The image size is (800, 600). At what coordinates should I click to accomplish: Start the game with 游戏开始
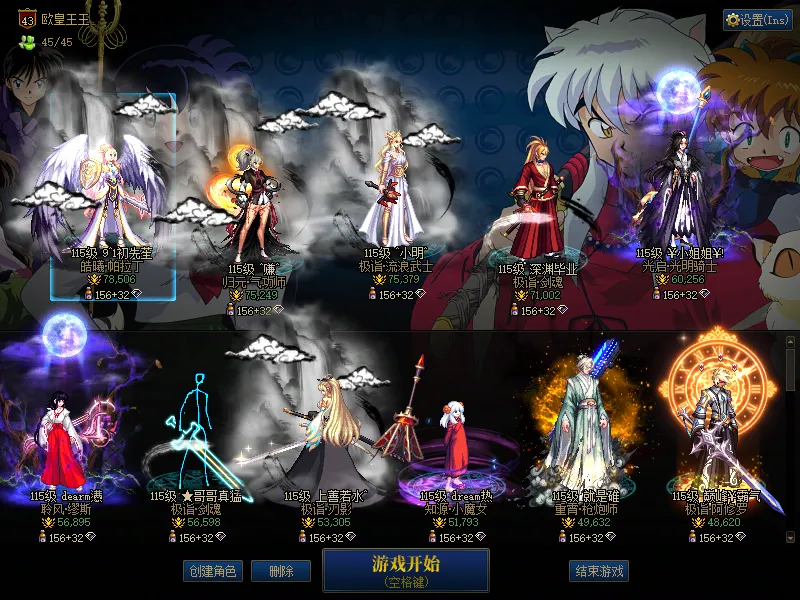click(405, 570)
